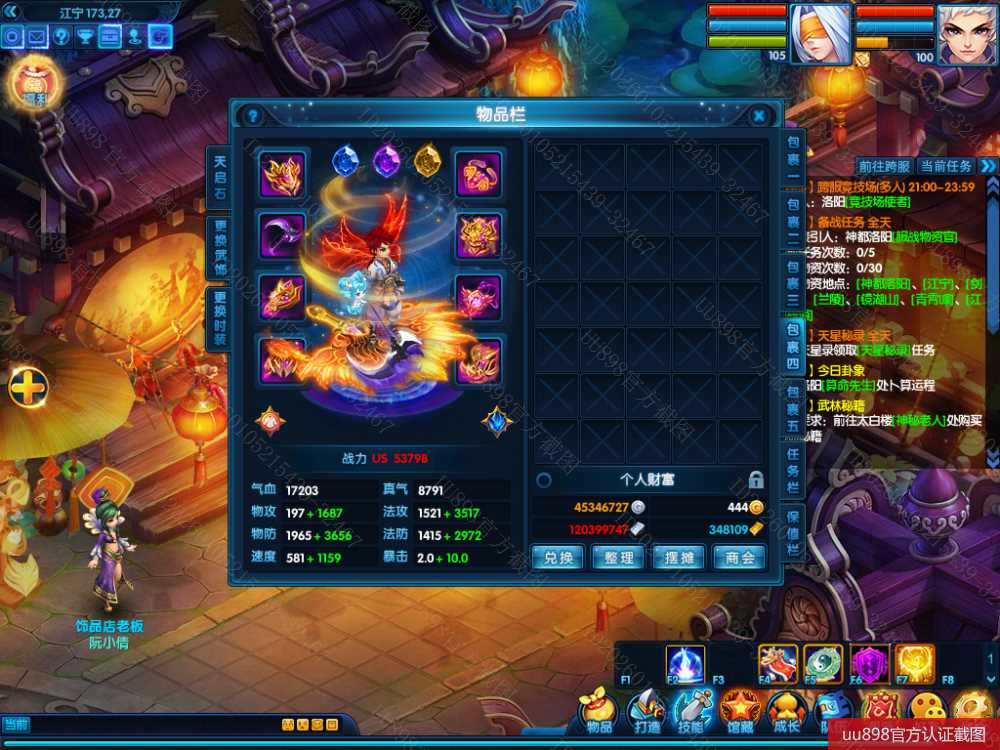Screen dimensions: 1000x750
Task: Open the inventory help question mark
Action: (x=253, y=116)
